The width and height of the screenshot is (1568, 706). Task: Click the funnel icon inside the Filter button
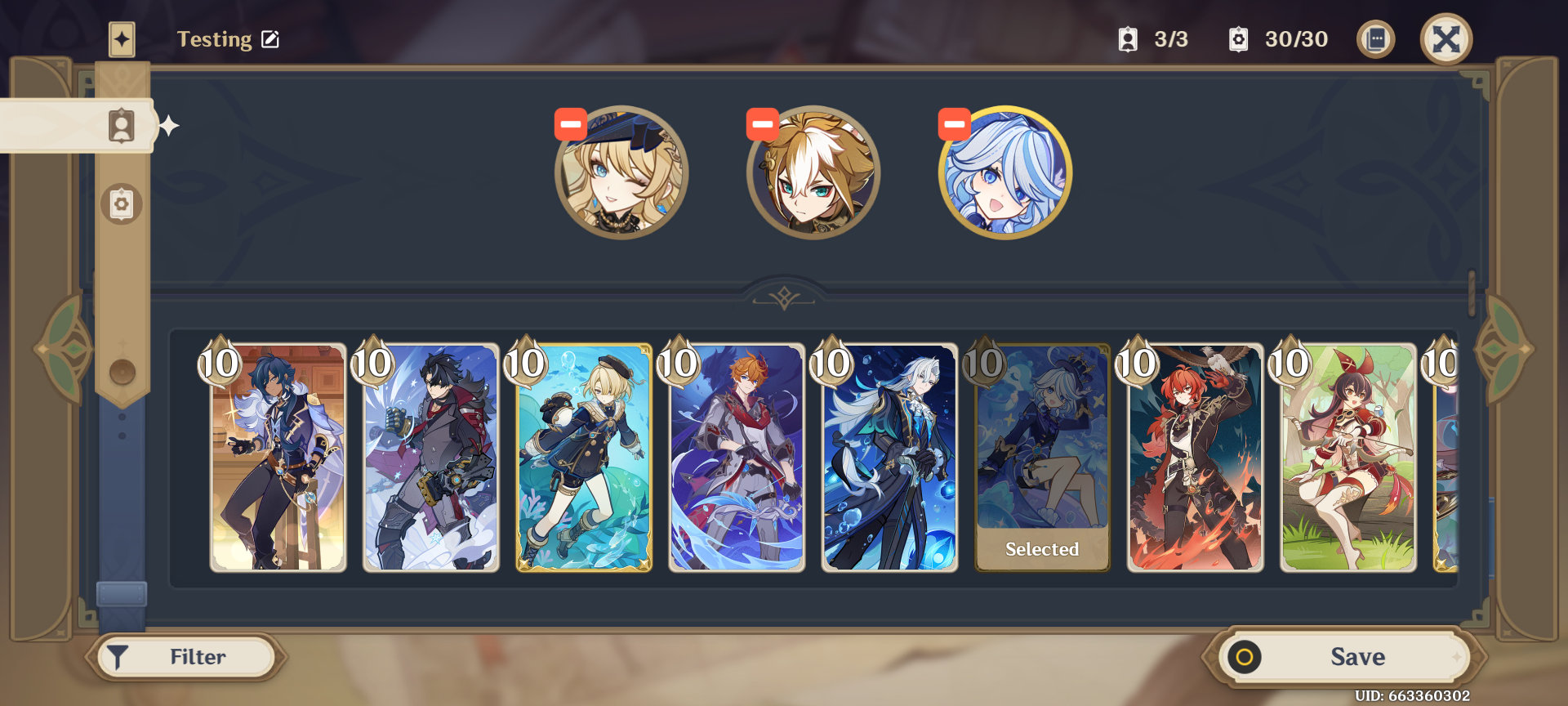(118, 656)
